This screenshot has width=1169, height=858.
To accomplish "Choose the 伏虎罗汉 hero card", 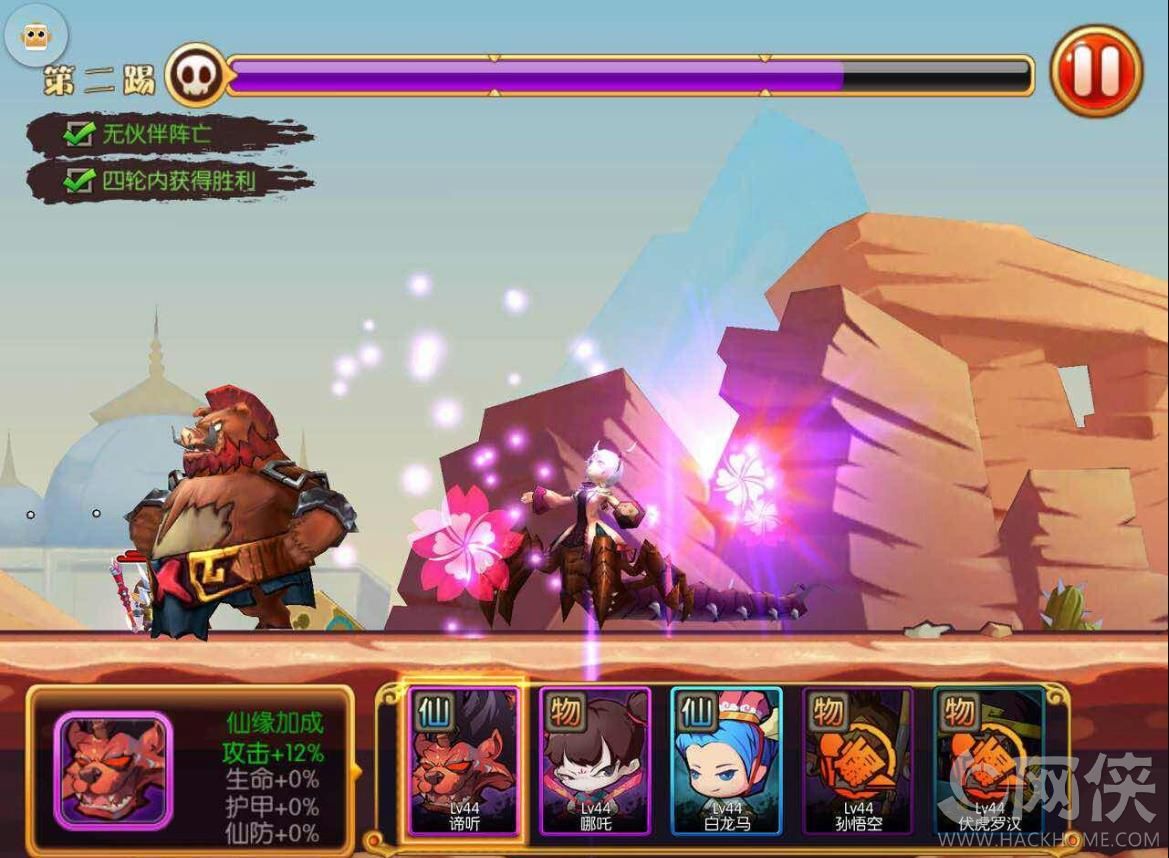I will click(988, 761).
